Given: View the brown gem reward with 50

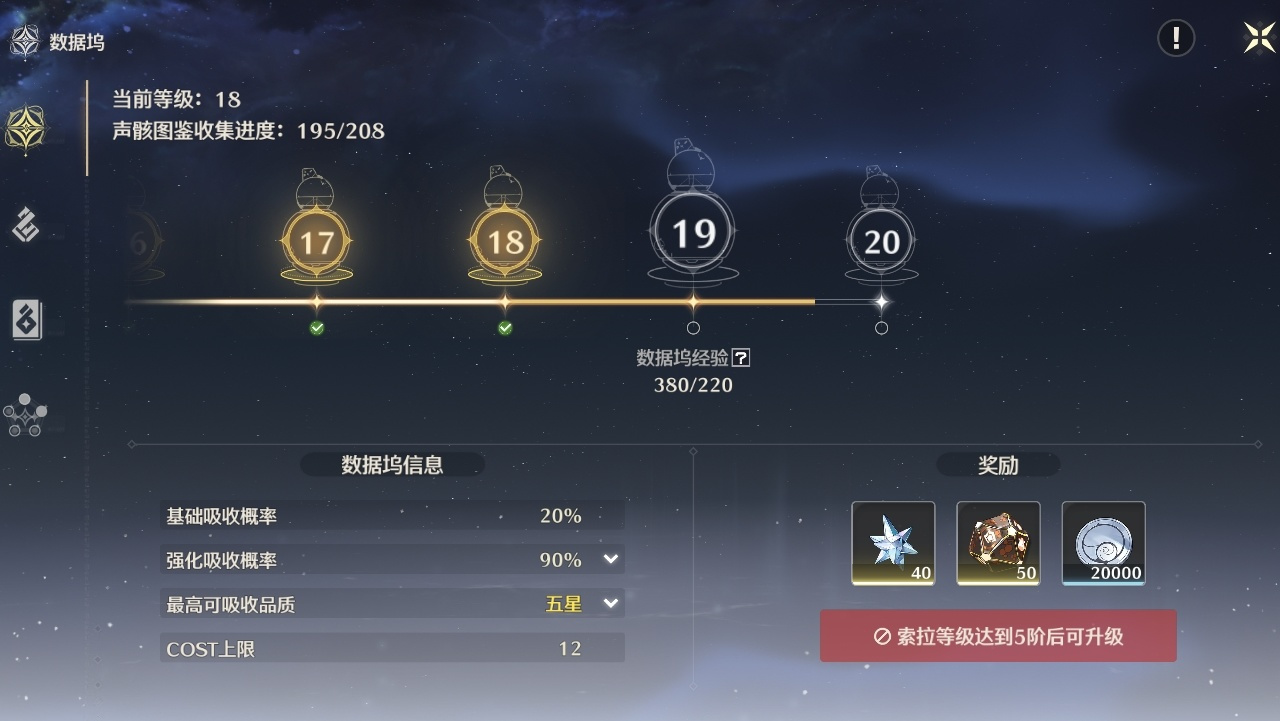Looking at the screenshot, I should 998,543.
